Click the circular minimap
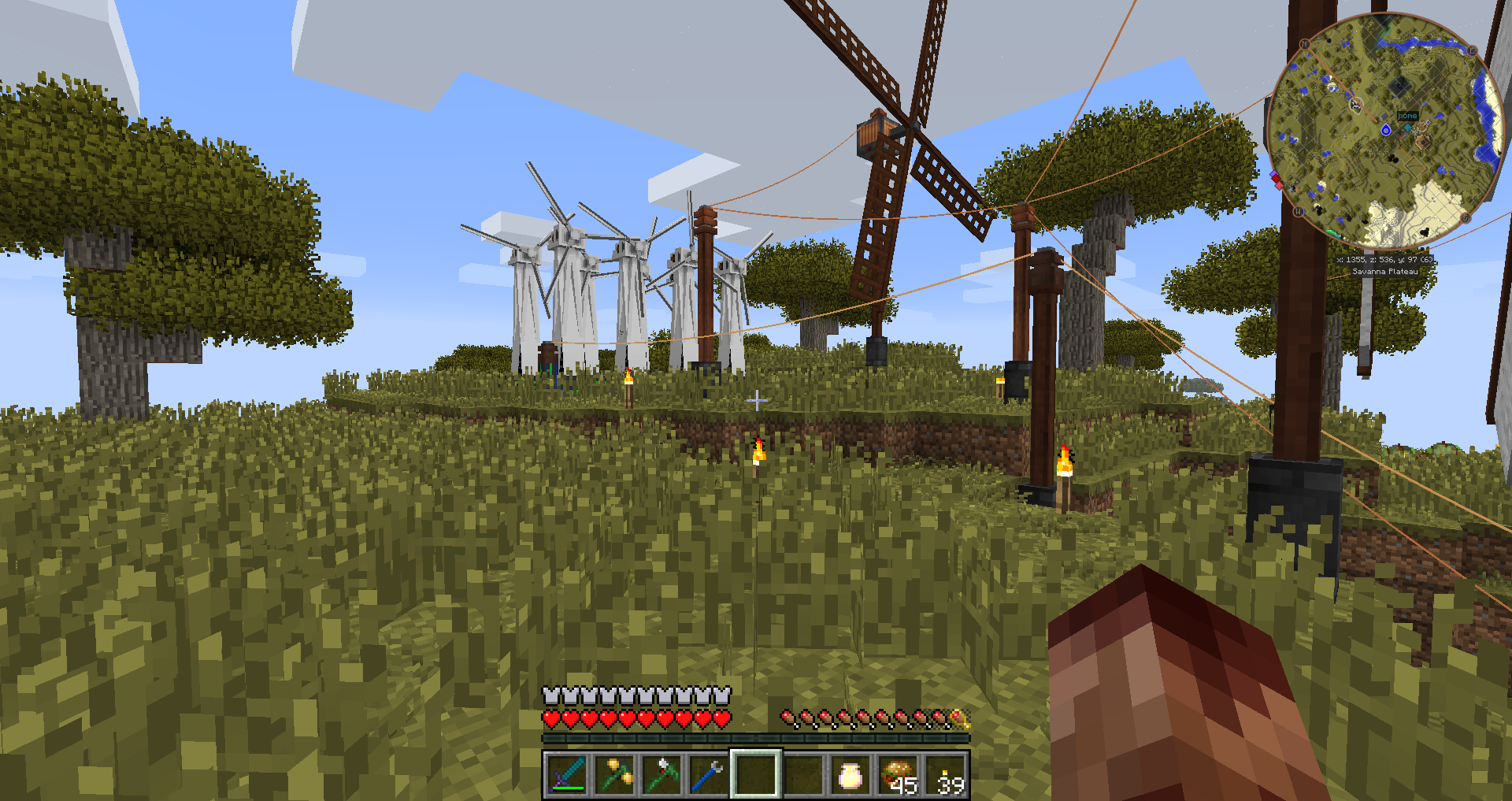Viewport: 1512px width, 801px height. [x=1385, y=132]
